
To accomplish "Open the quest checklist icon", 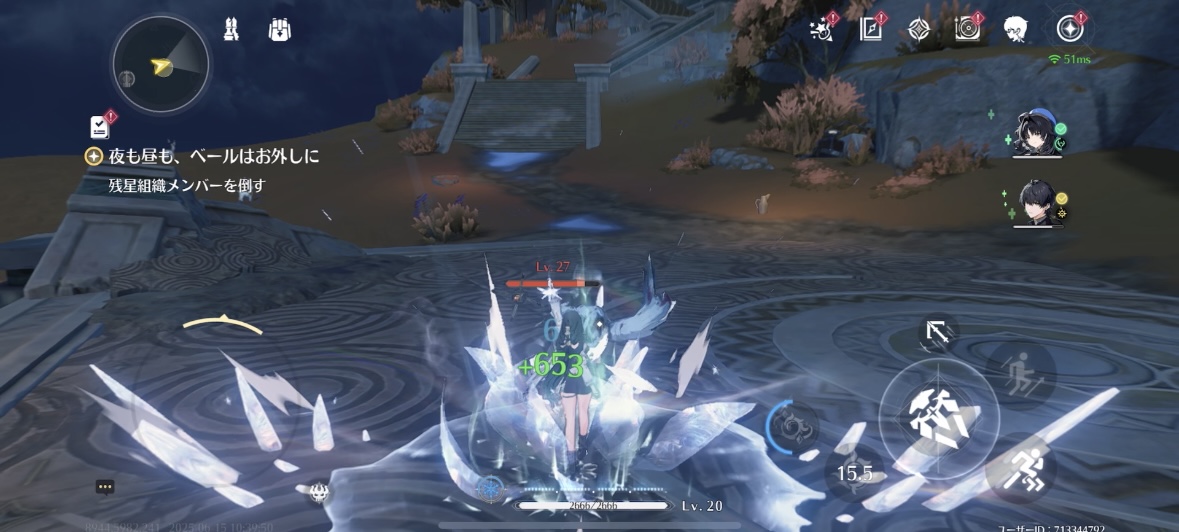I will [x=100, y=126].
